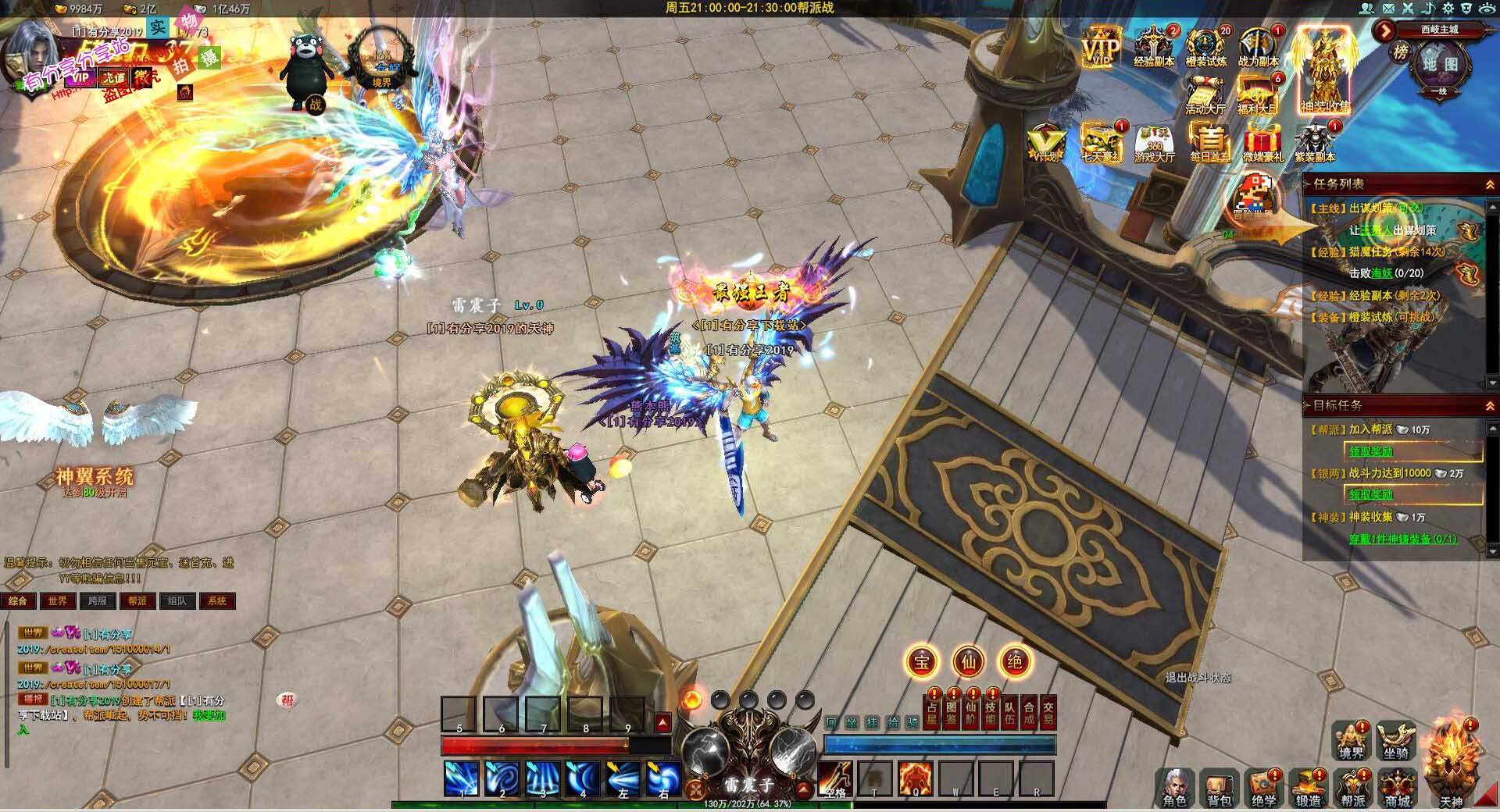The height and width of the screenshot is (812, 1500).
Task: Open the VIP privileges icon
Action: tap(1100, 48)
